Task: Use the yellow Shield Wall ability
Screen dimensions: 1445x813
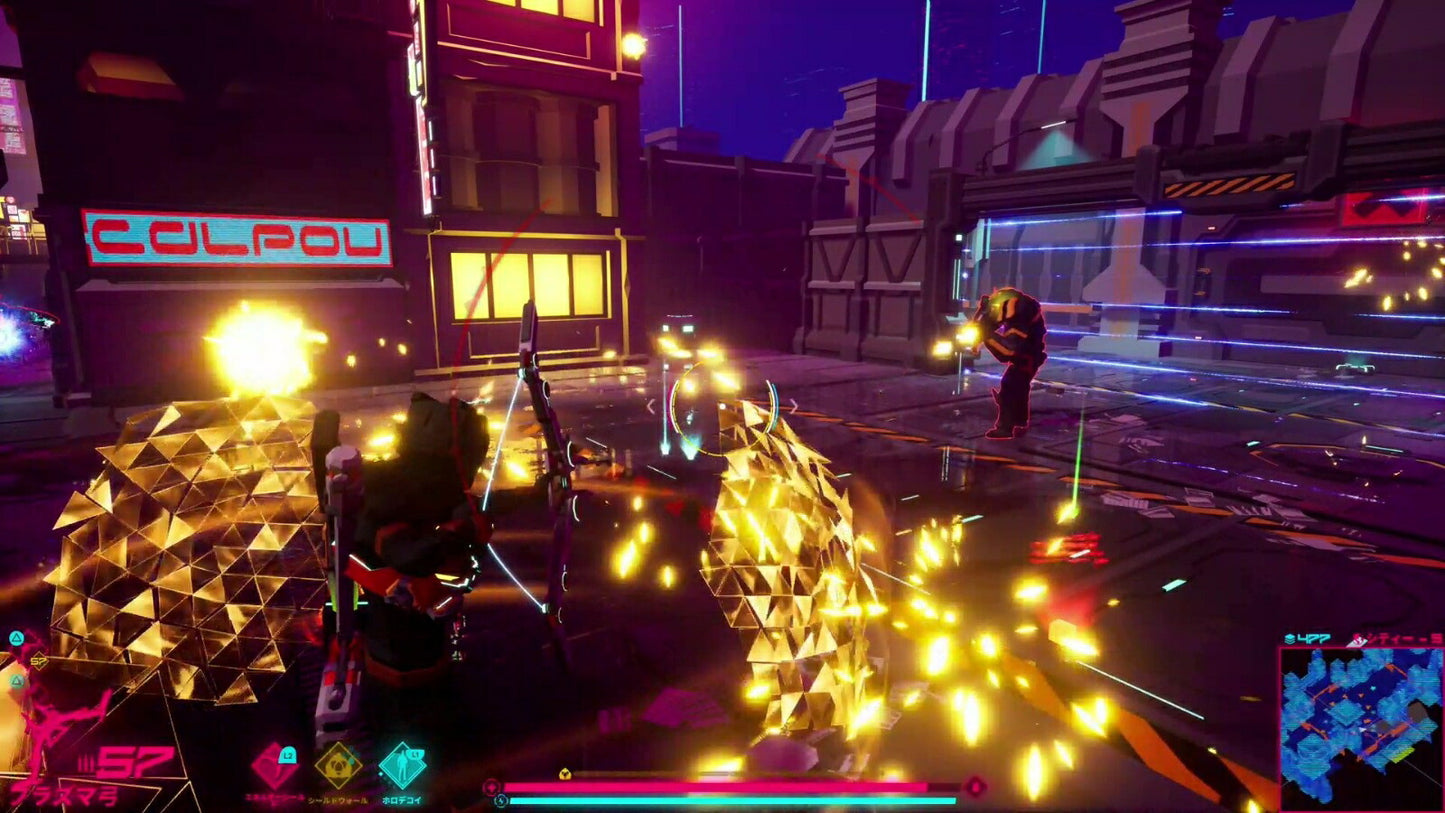Action: click(338, 765)
